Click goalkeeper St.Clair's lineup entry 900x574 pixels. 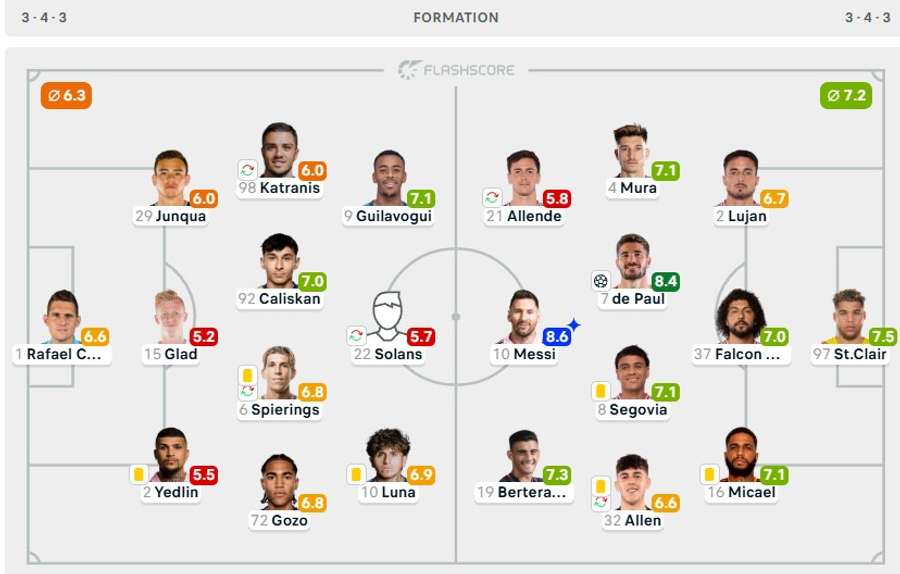pyautogui.click(x=850, y=316)
